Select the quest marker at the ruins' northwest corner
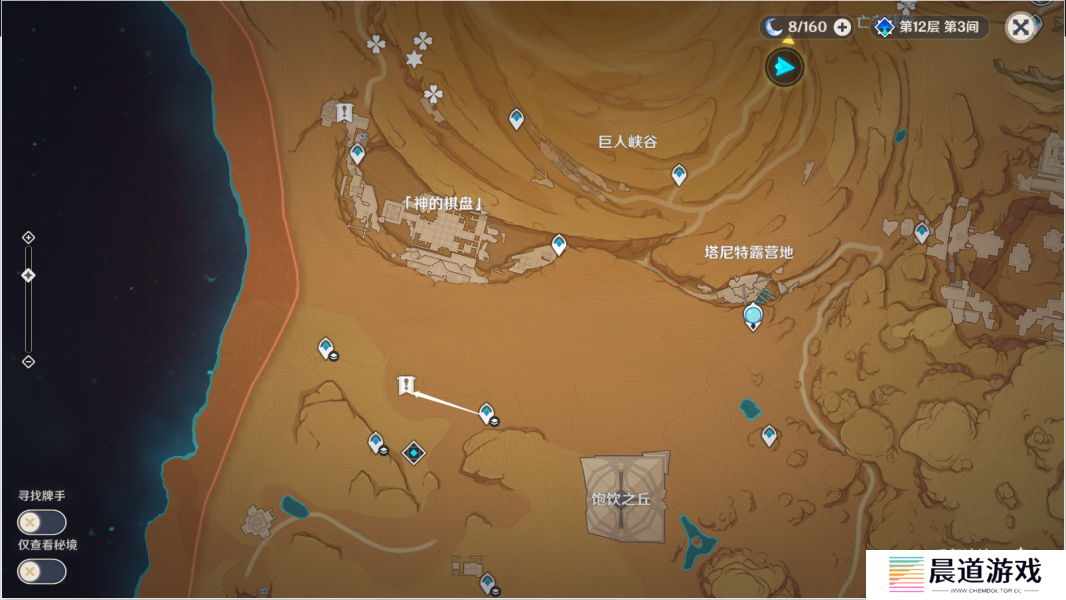 tap(345, 112)
